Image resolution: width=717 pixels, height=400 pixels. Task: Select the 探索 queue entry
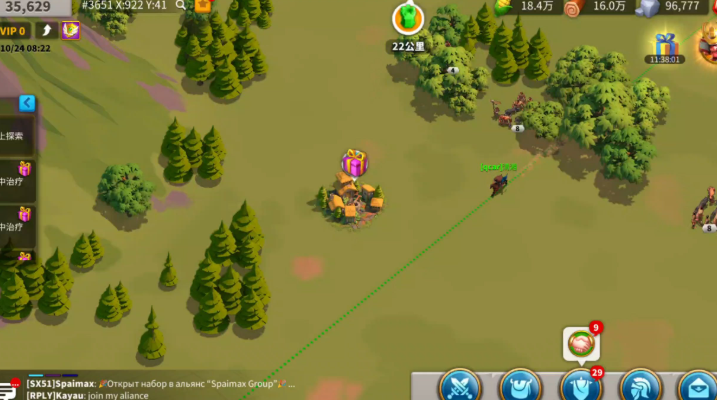(14, 136)
